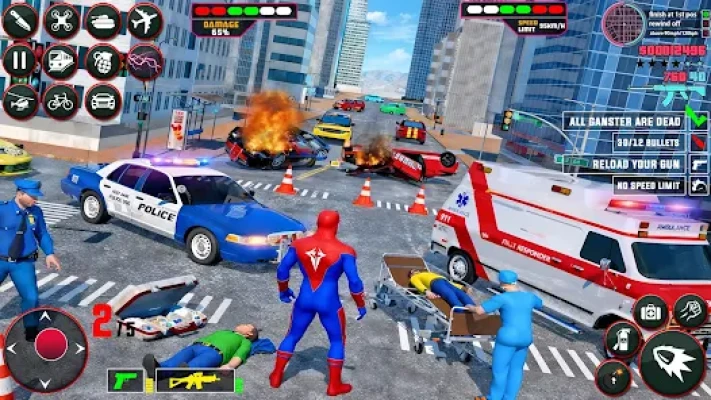The width and height of the screenshot is (711, 400).
Task: Tap the red virtual joystick
Action: click(50, 344)
